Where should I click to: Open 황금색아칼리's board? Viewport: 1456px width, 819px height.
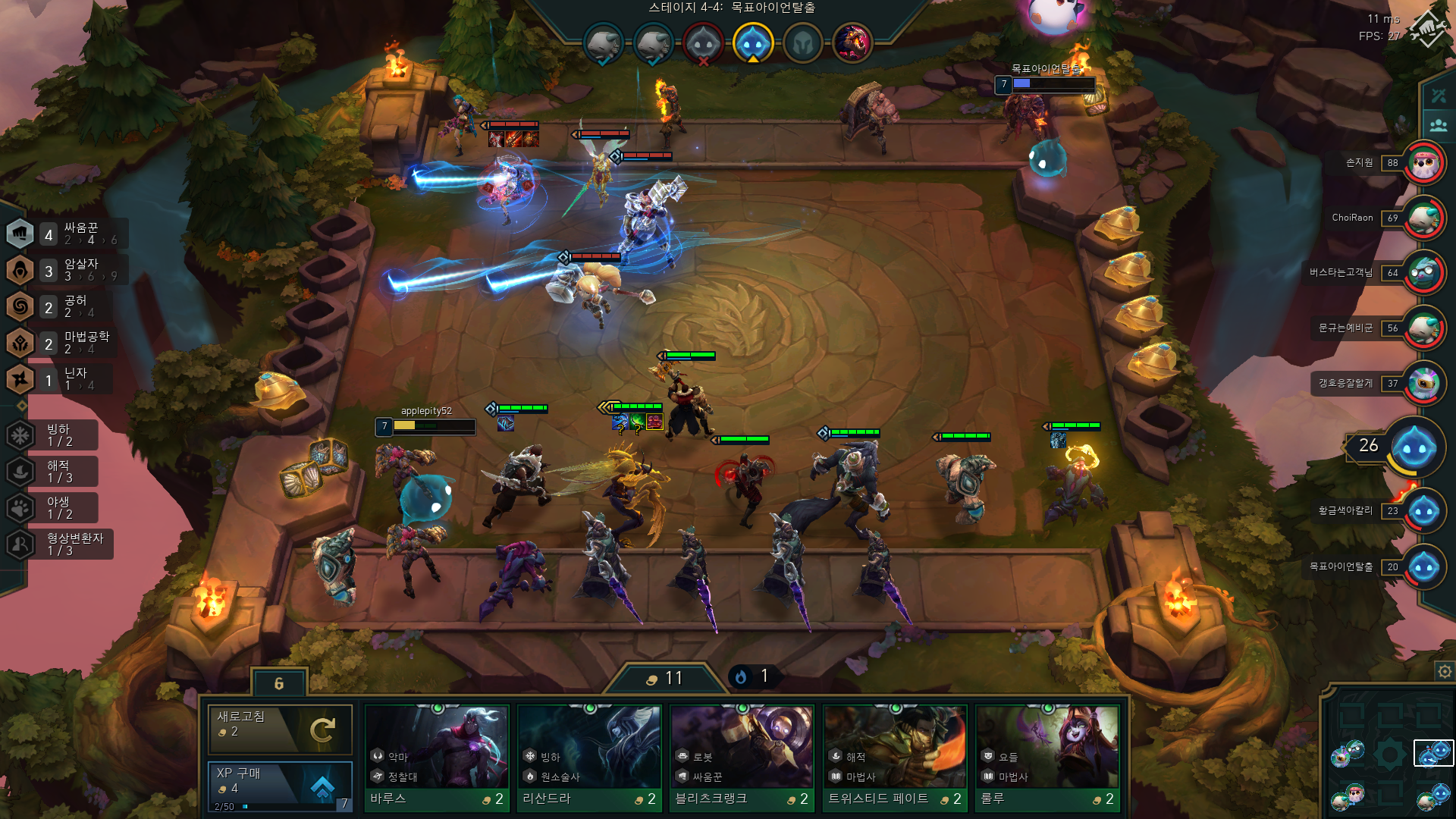[x=1423, y=511]
